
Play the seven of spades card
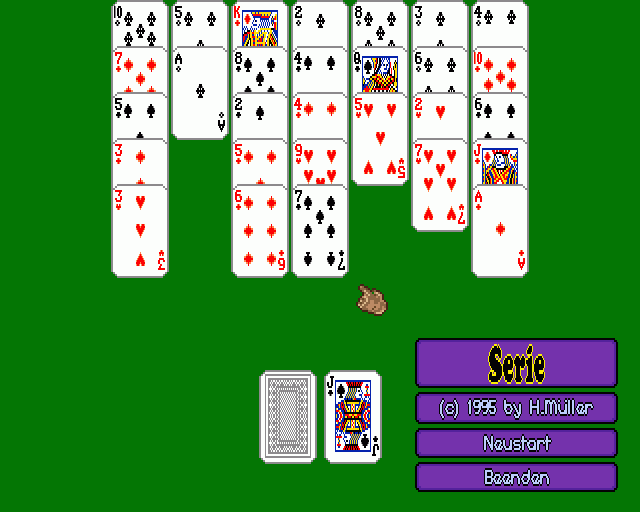click(319, 231)
